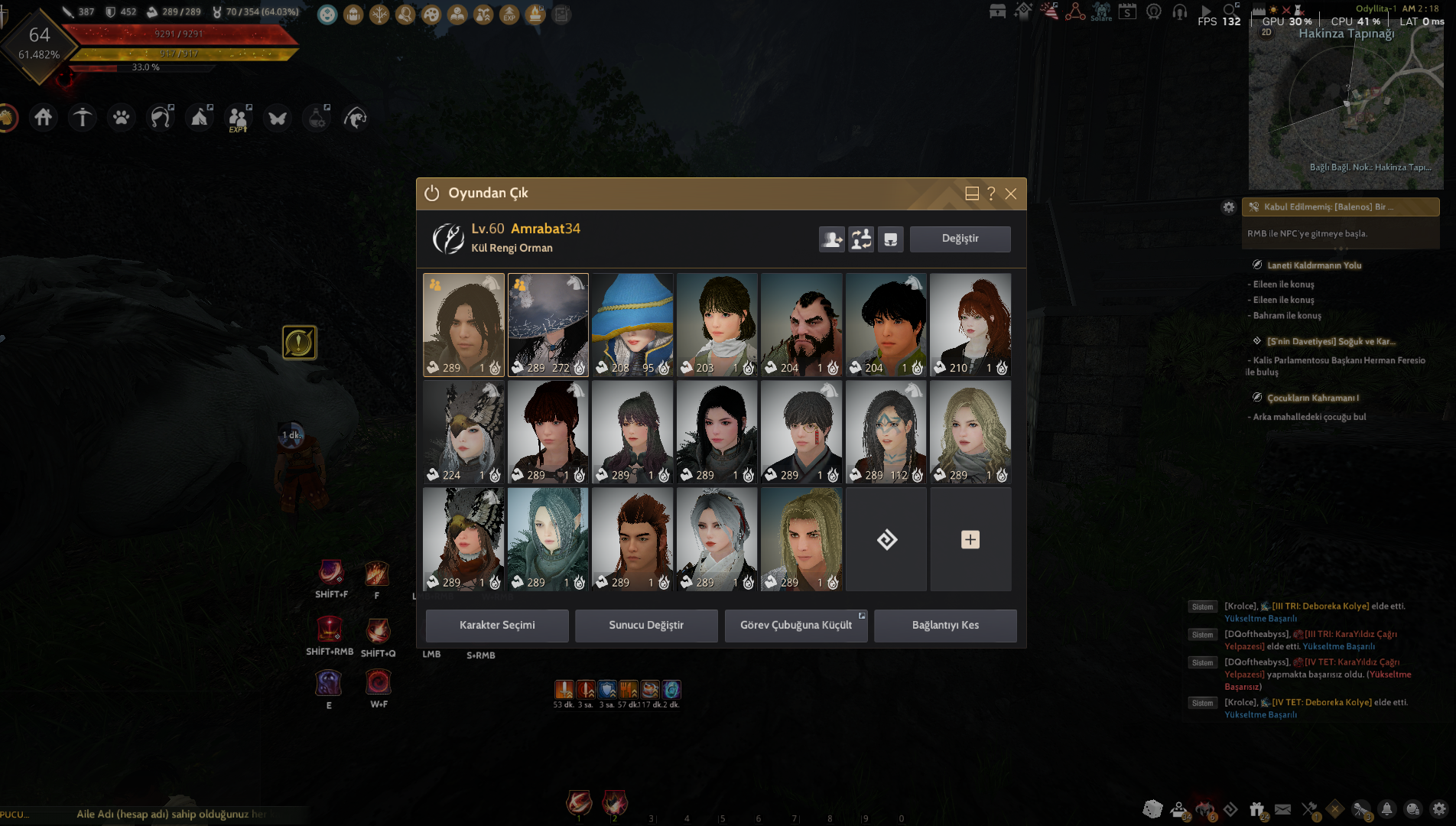Open the minimap of Hakinza Tapınağı
Viewport: 1456px width, 826px height.
[1346, 107]
